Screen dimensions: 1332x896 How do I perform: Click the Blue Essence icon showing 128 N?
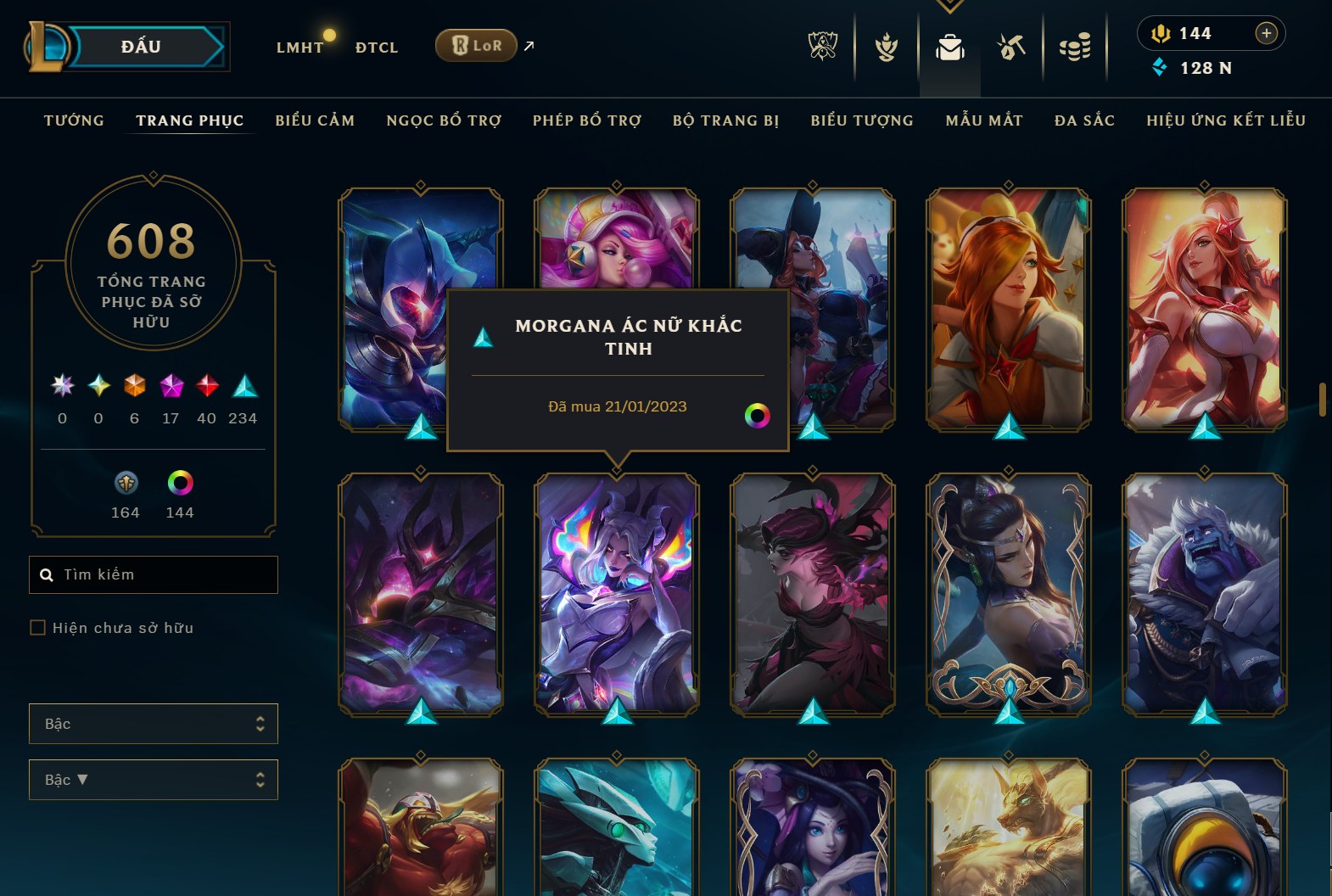[x=1160, y=68]
